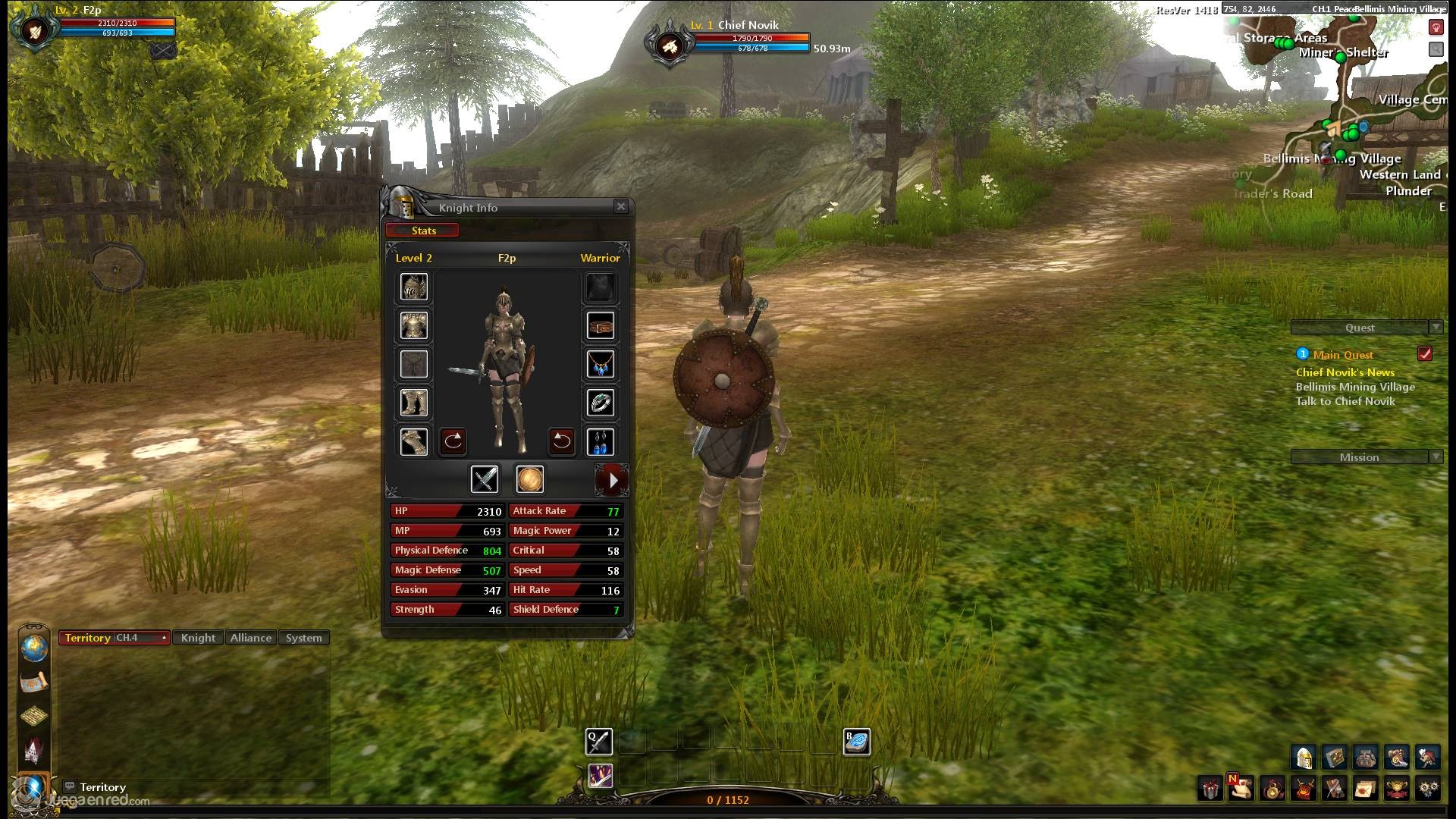Use the sword skill in the hotbar
Screen dimensions: 1456x819
coord(599,741)
